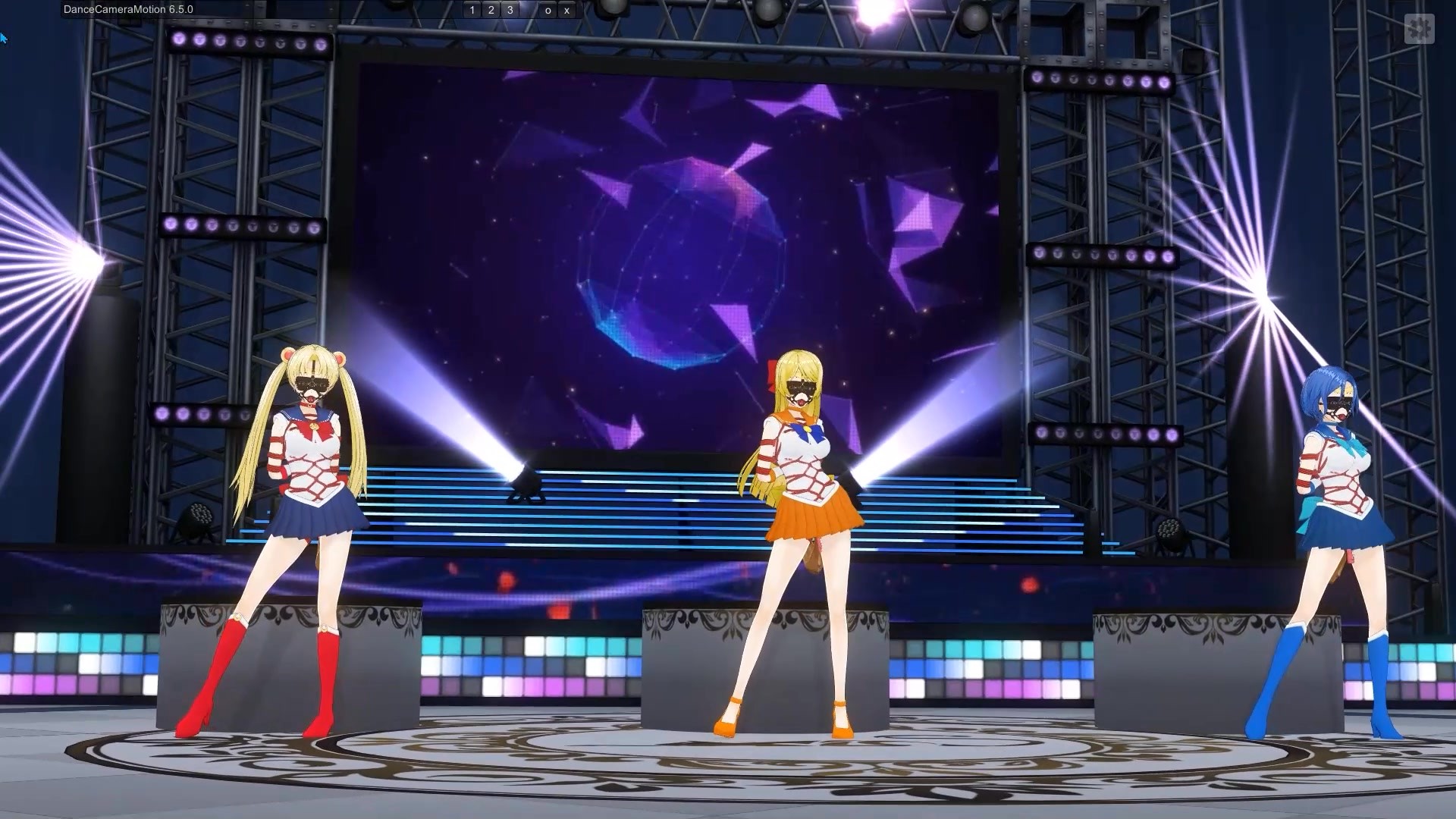Select the button labeled 3

tap(510, 10)
